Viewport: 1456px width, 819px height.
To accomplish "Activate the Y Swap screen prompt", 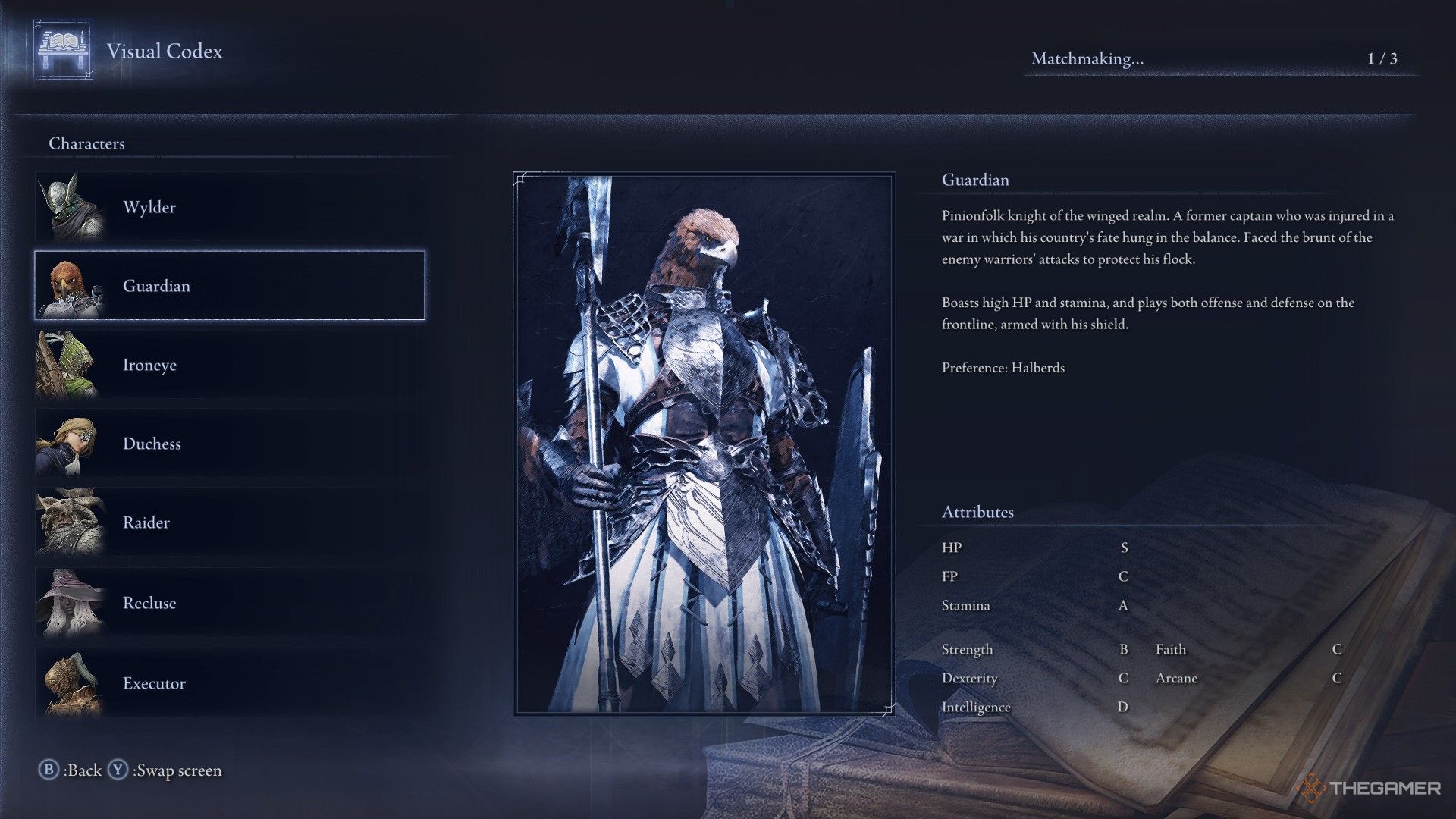I will point(166,770).
